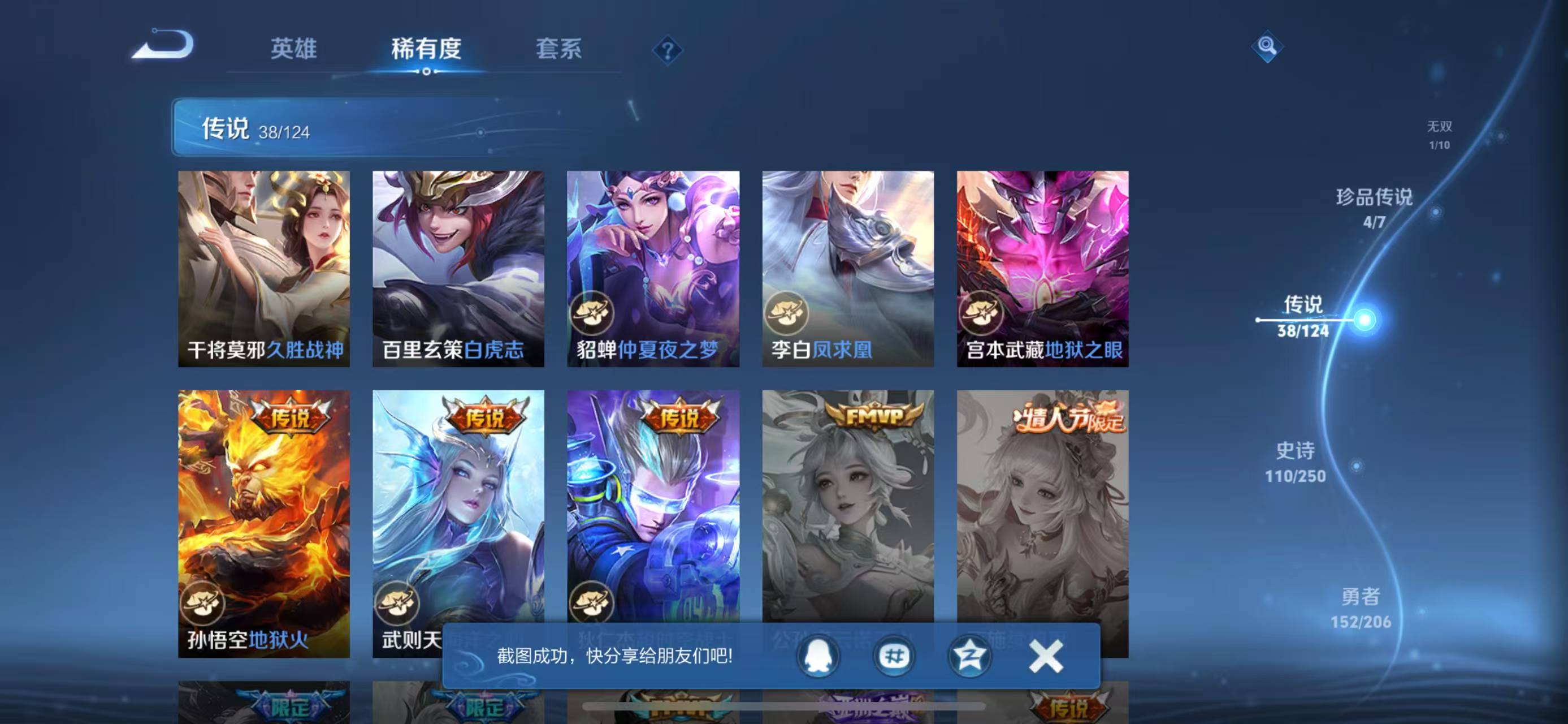Share screenshot via the hashtag channel icon
Screen dimensions: 1568x724
(x=894, y=657)
